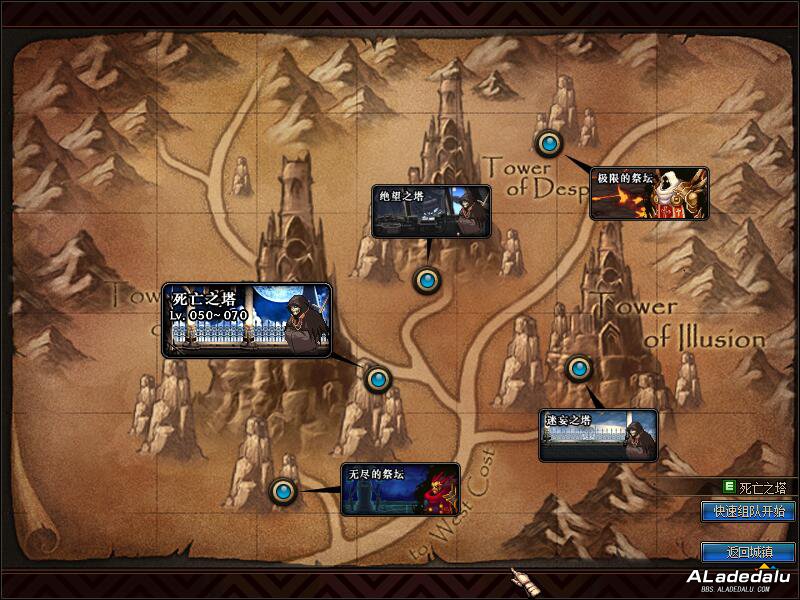Select the 无尽的祭坛 dungeon card

400,489
